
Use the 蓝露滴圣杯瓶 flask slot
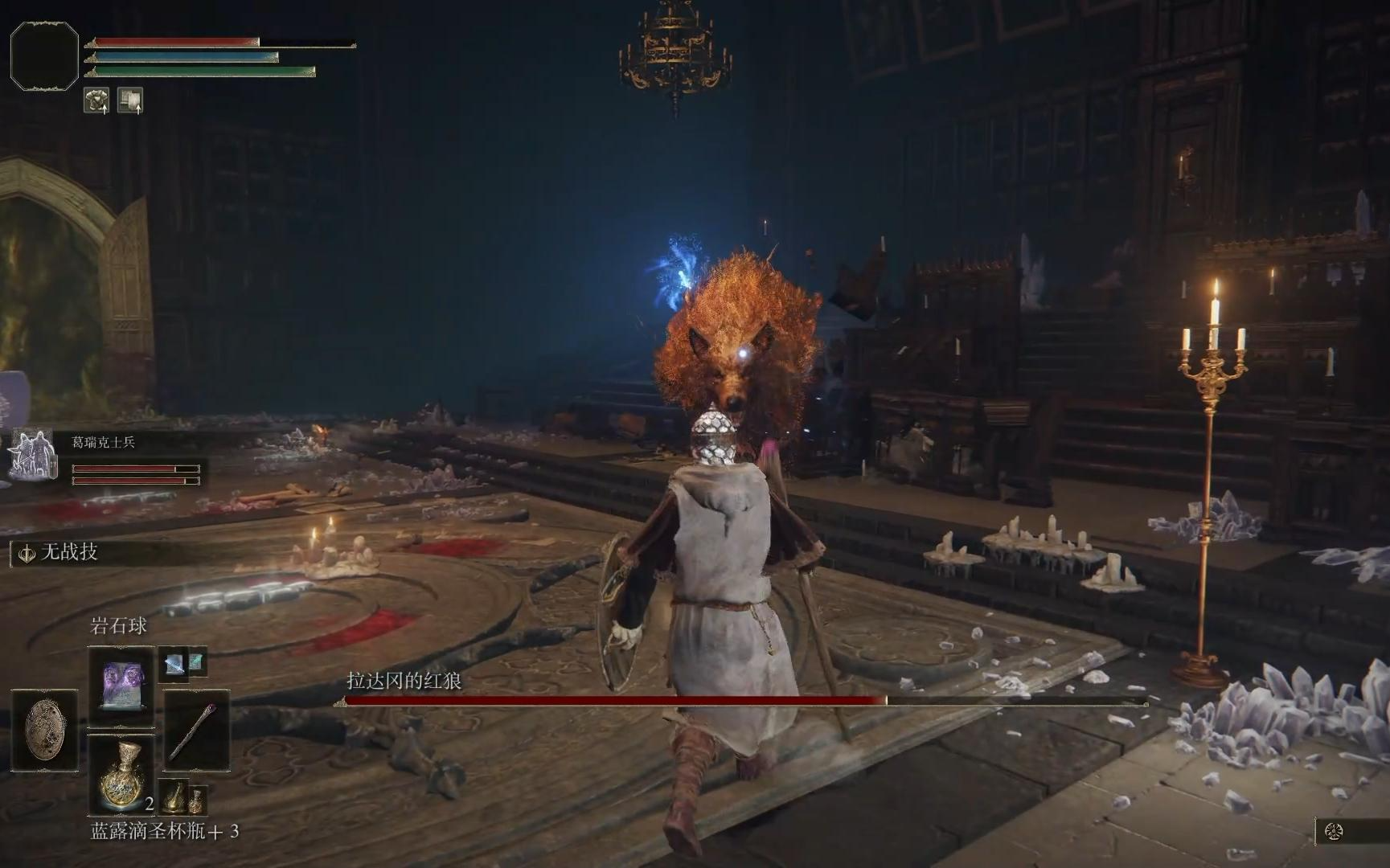click(121, 775)
